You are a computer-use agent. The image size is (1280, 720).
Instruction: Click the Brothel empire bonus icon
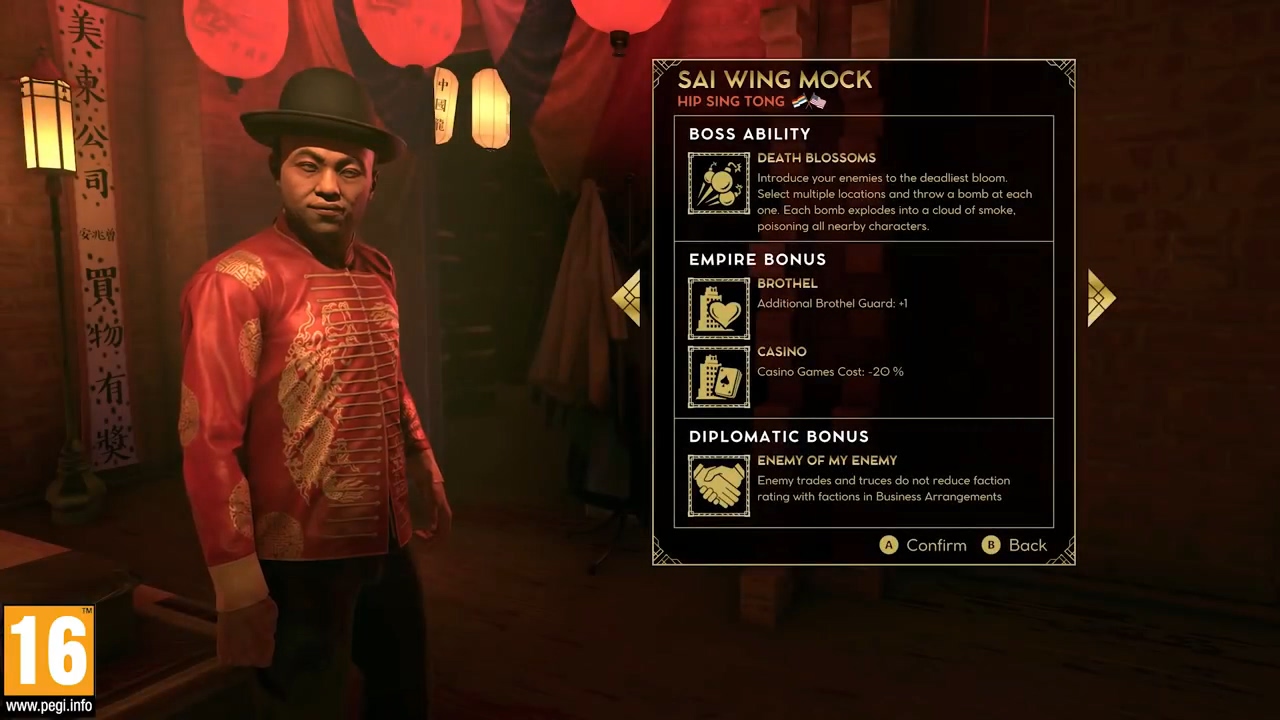pyautogui.click(x=718, y=309)
